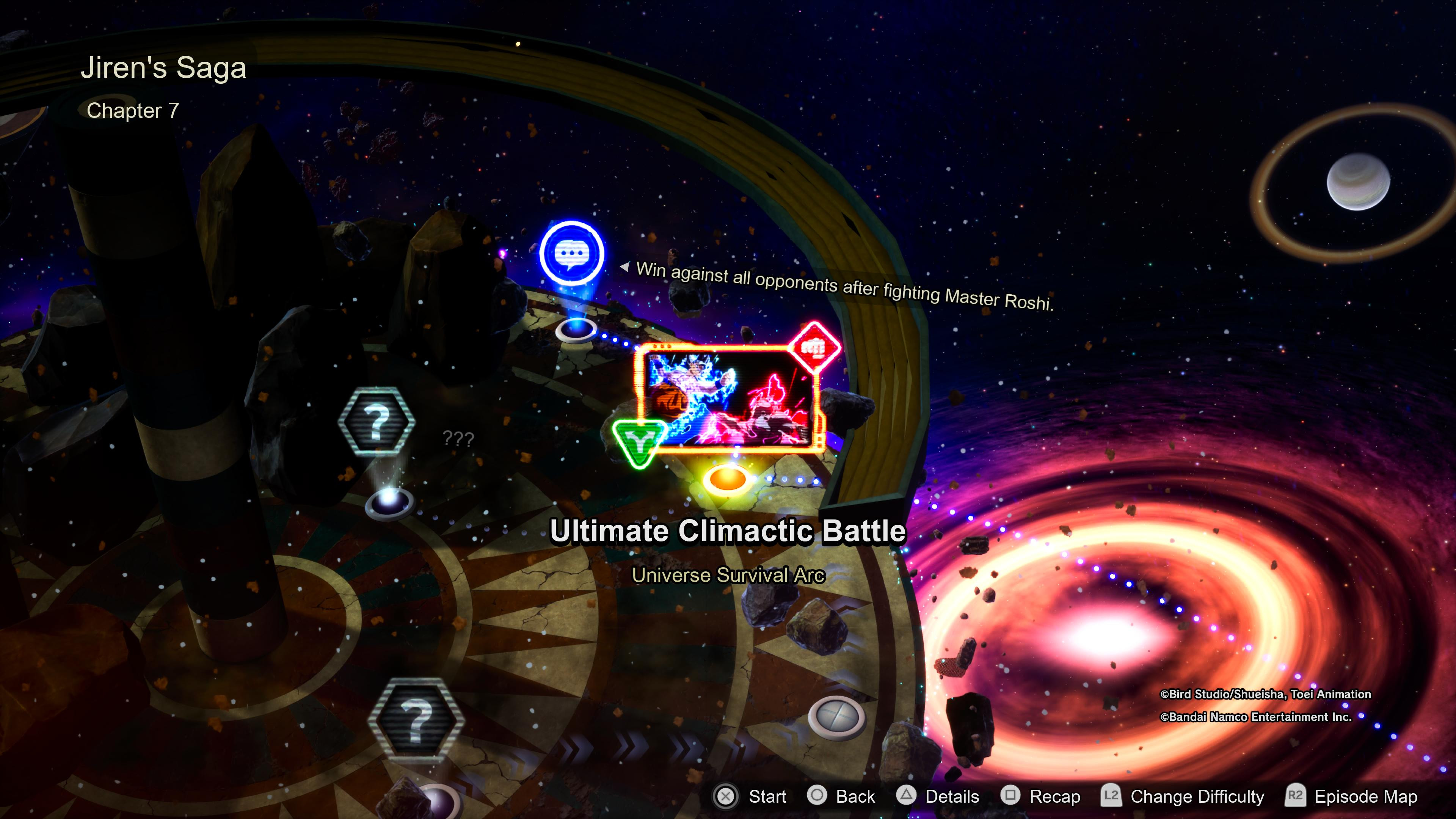
Task: Click the red diamond badge on the battle card
Action: coord(814,347)
